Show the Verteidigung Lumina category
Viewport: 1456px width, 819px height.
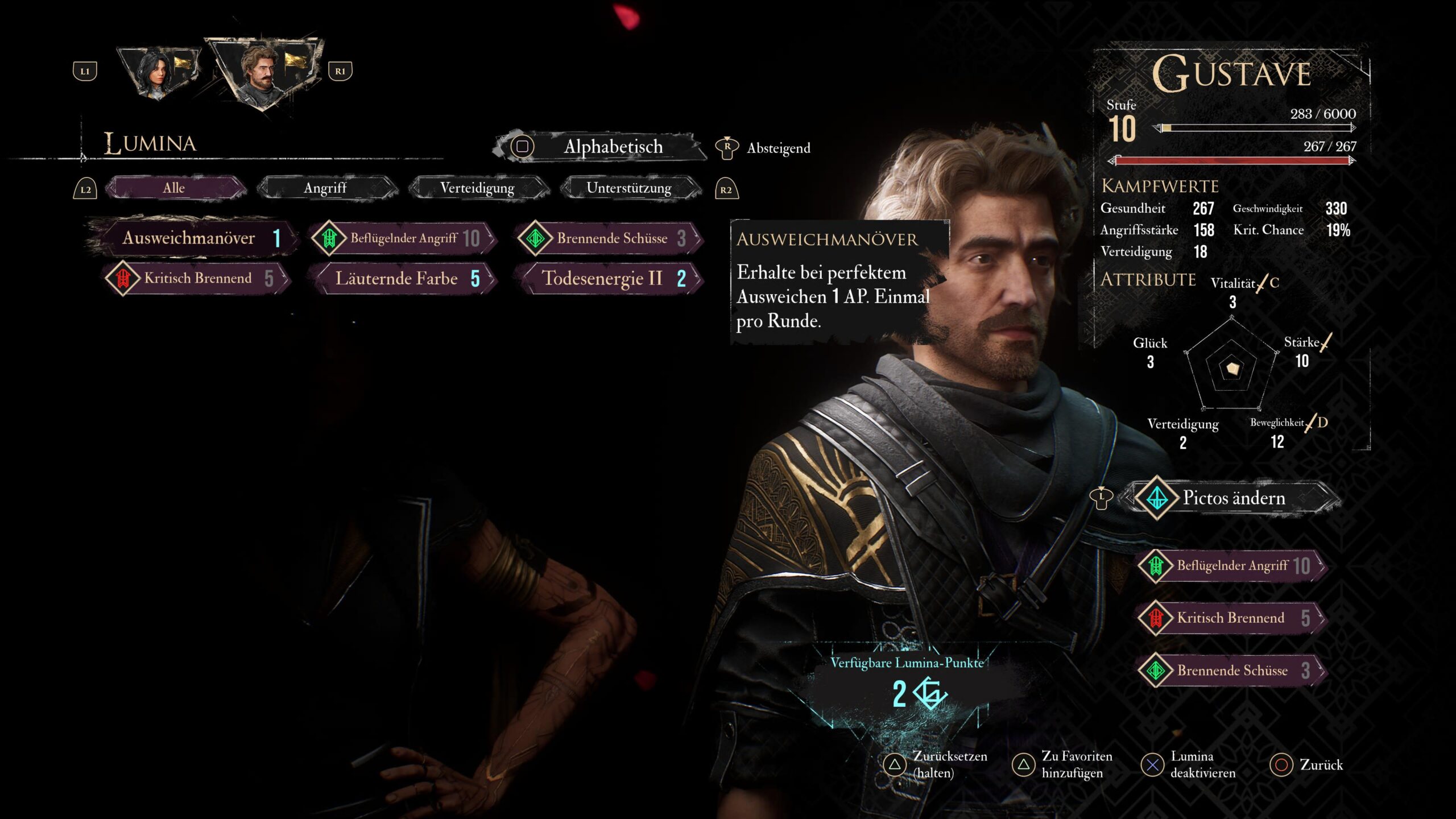click(477, 188)
